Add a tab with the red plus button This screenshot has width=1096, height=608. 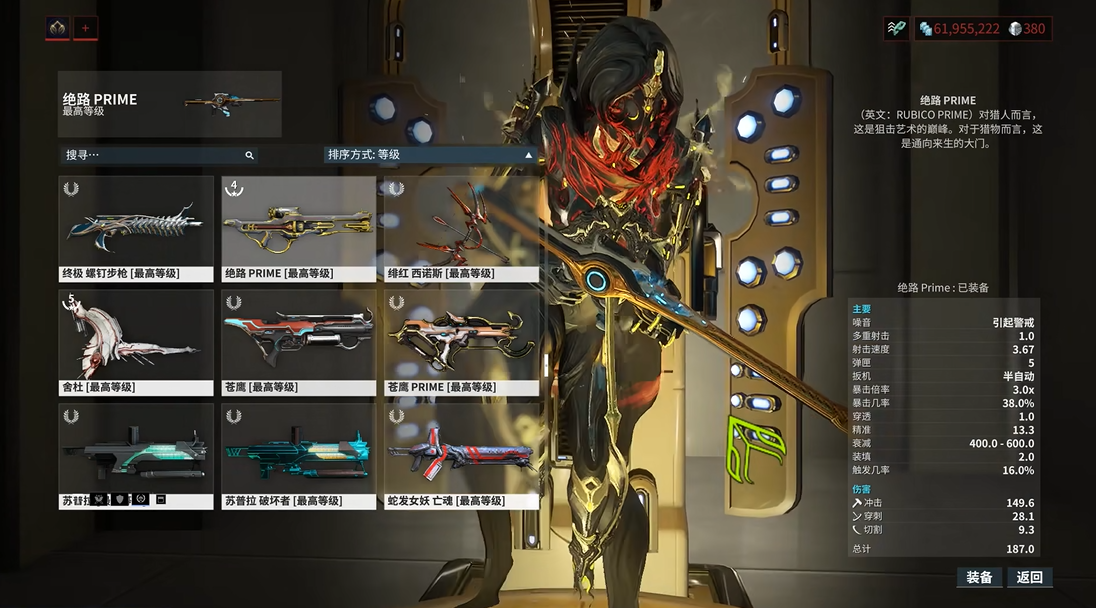(x=85, y=28)
